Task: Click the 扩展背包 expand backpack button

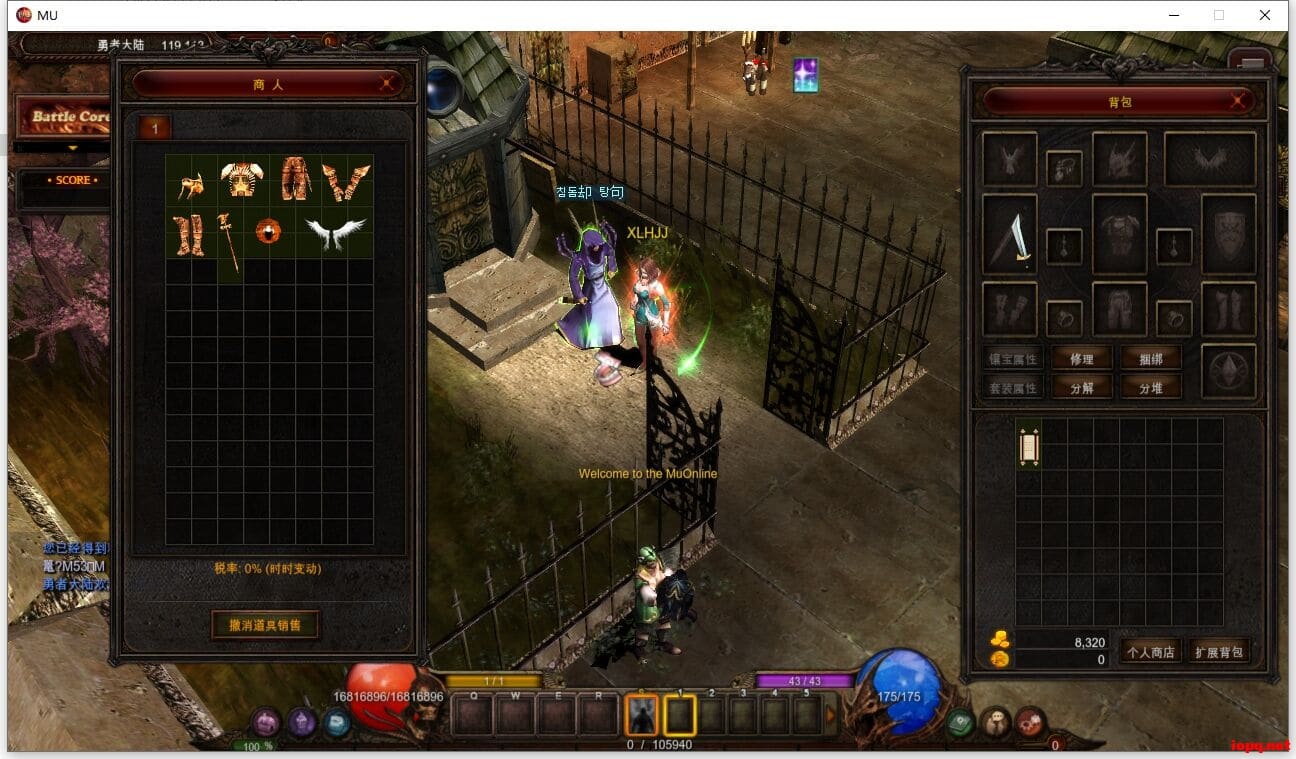Action: (1219, 652)
